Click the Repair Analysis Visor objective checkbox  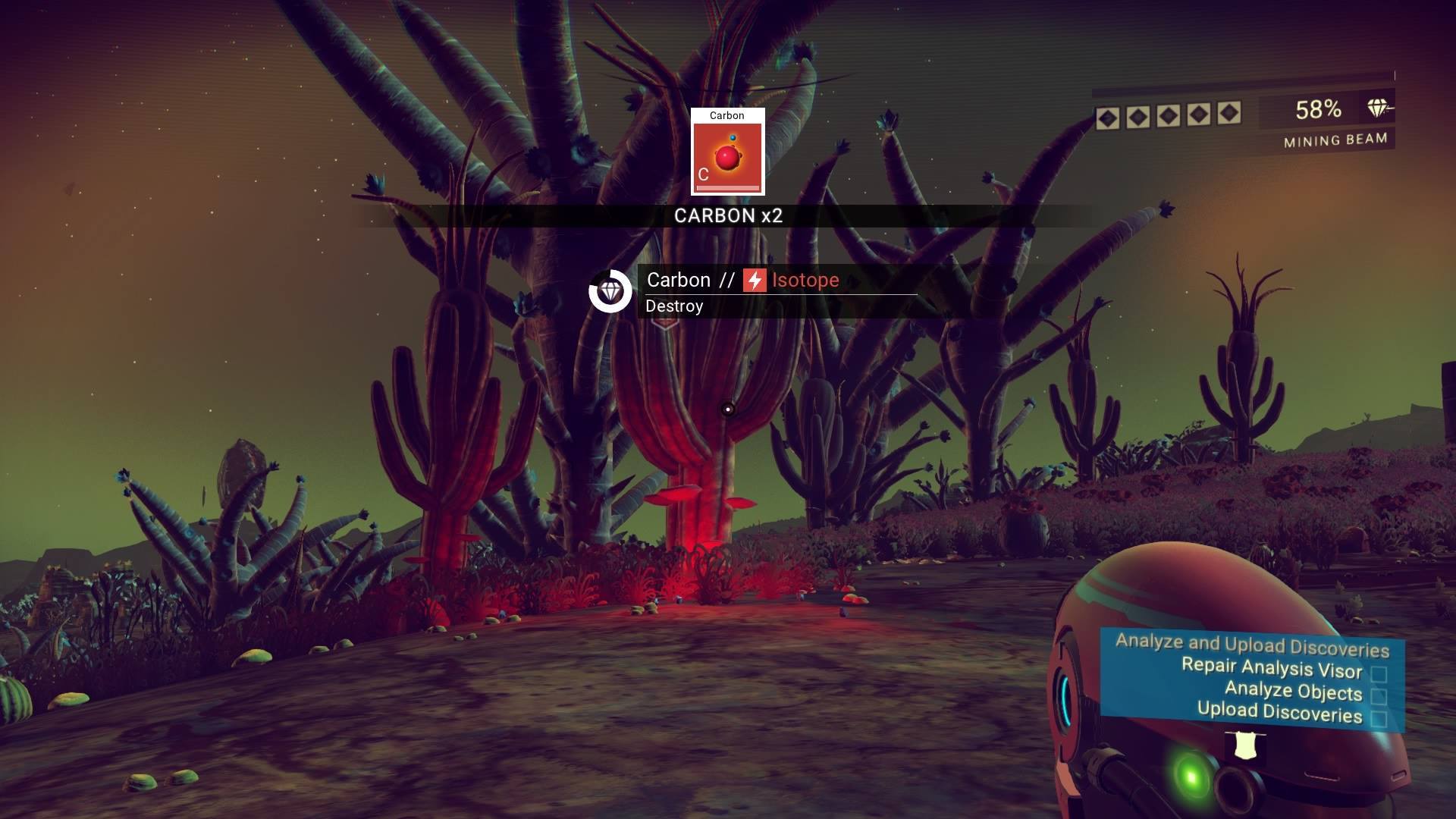point(1379,674)
